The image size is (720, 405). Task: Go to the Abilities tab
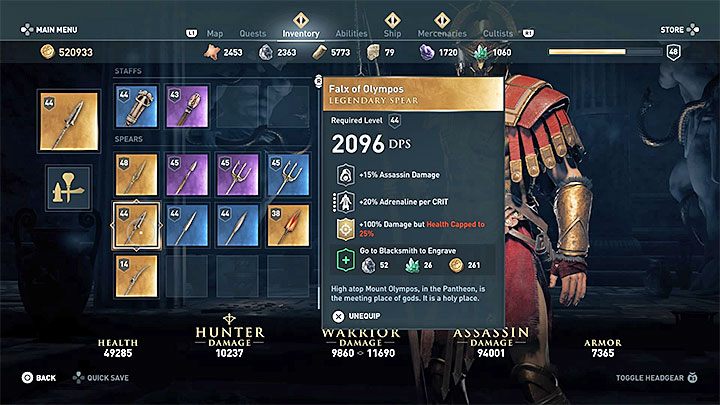(x=350, y=33)
